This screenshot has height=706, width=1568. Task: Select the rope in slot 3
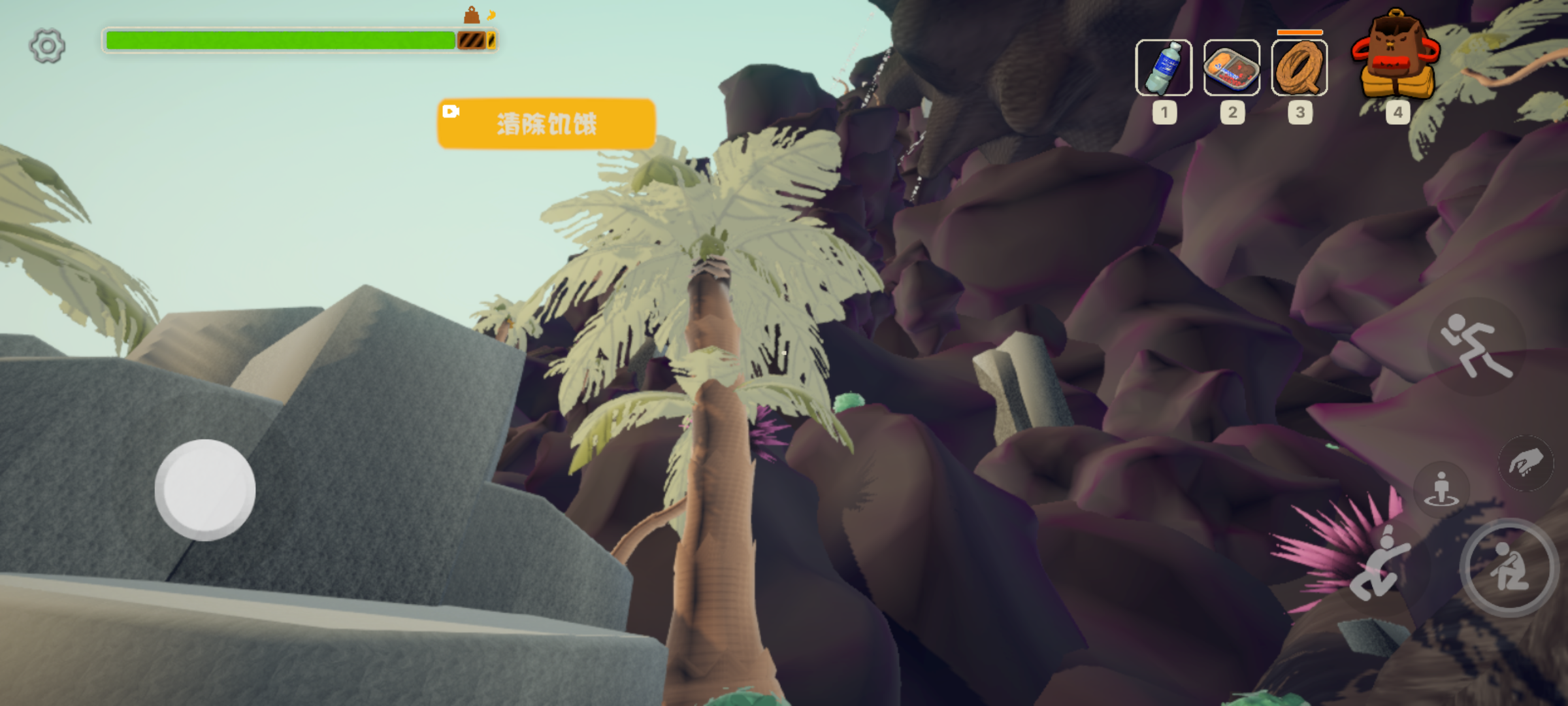pyautogui.click(x=1299, y=70)
